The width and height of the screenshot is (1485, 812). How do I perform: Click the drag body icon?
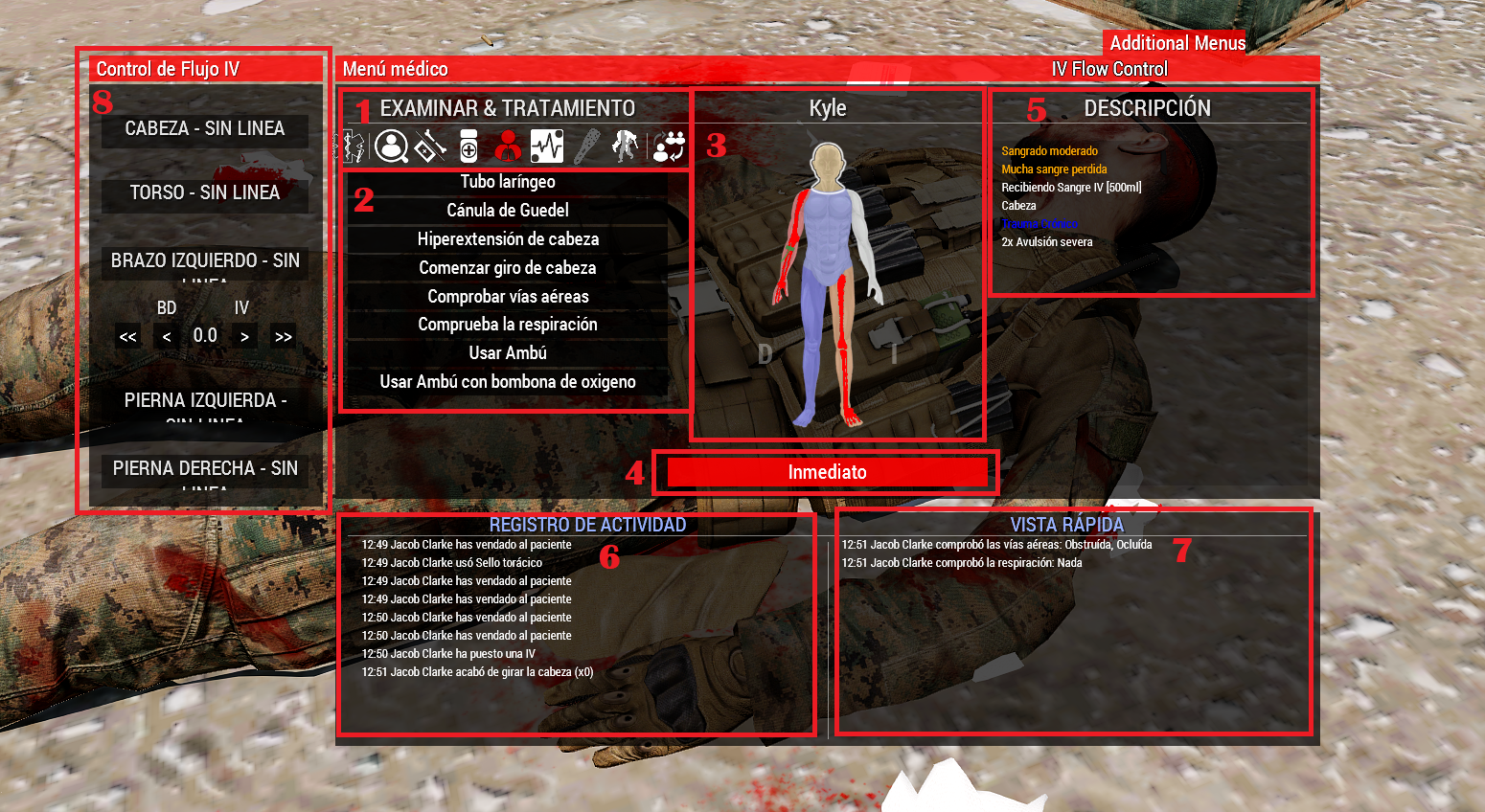coord(624,146)
